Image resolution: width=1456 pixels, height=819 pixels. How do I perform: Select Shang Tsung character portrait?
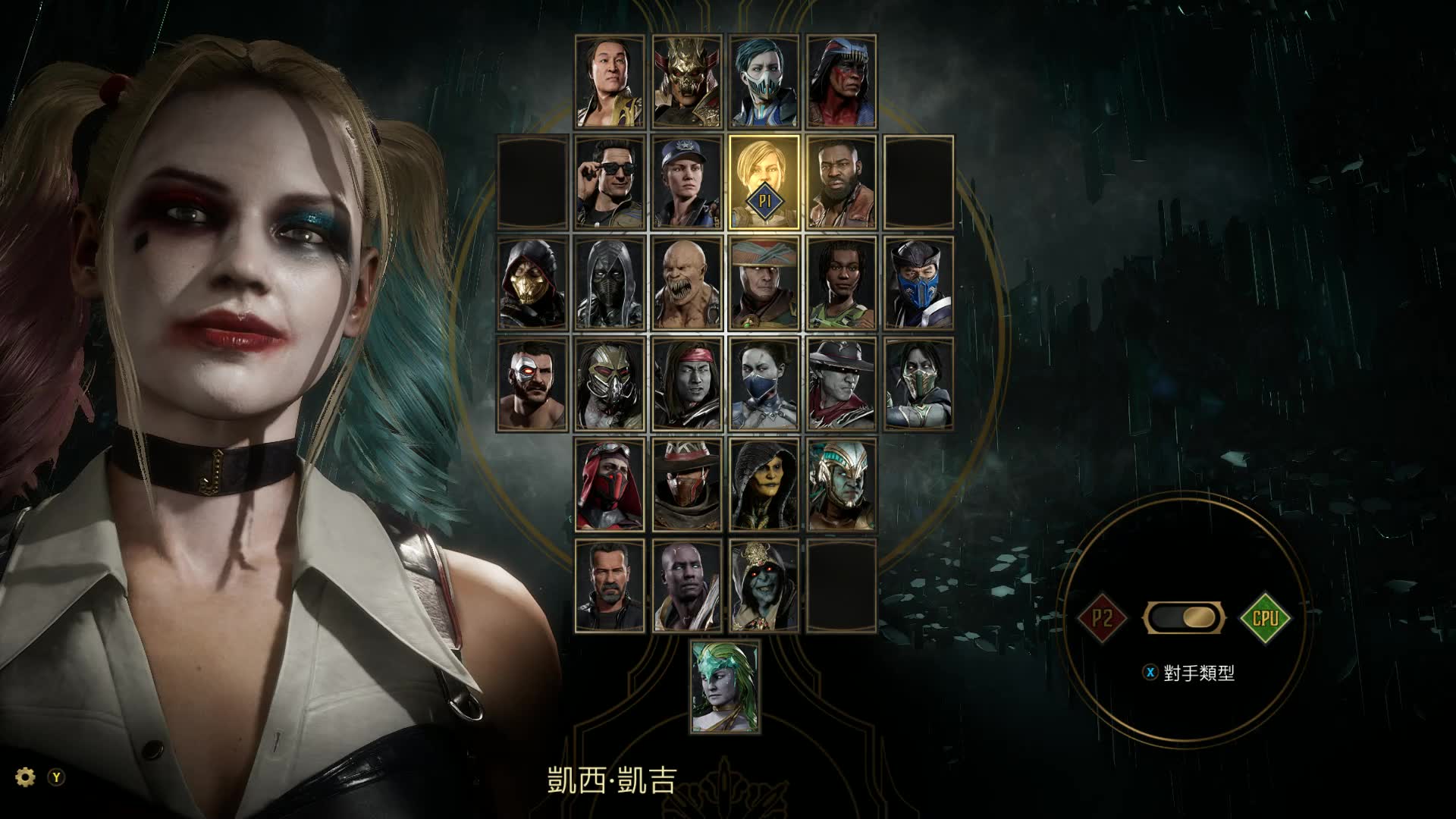[610, 81]
